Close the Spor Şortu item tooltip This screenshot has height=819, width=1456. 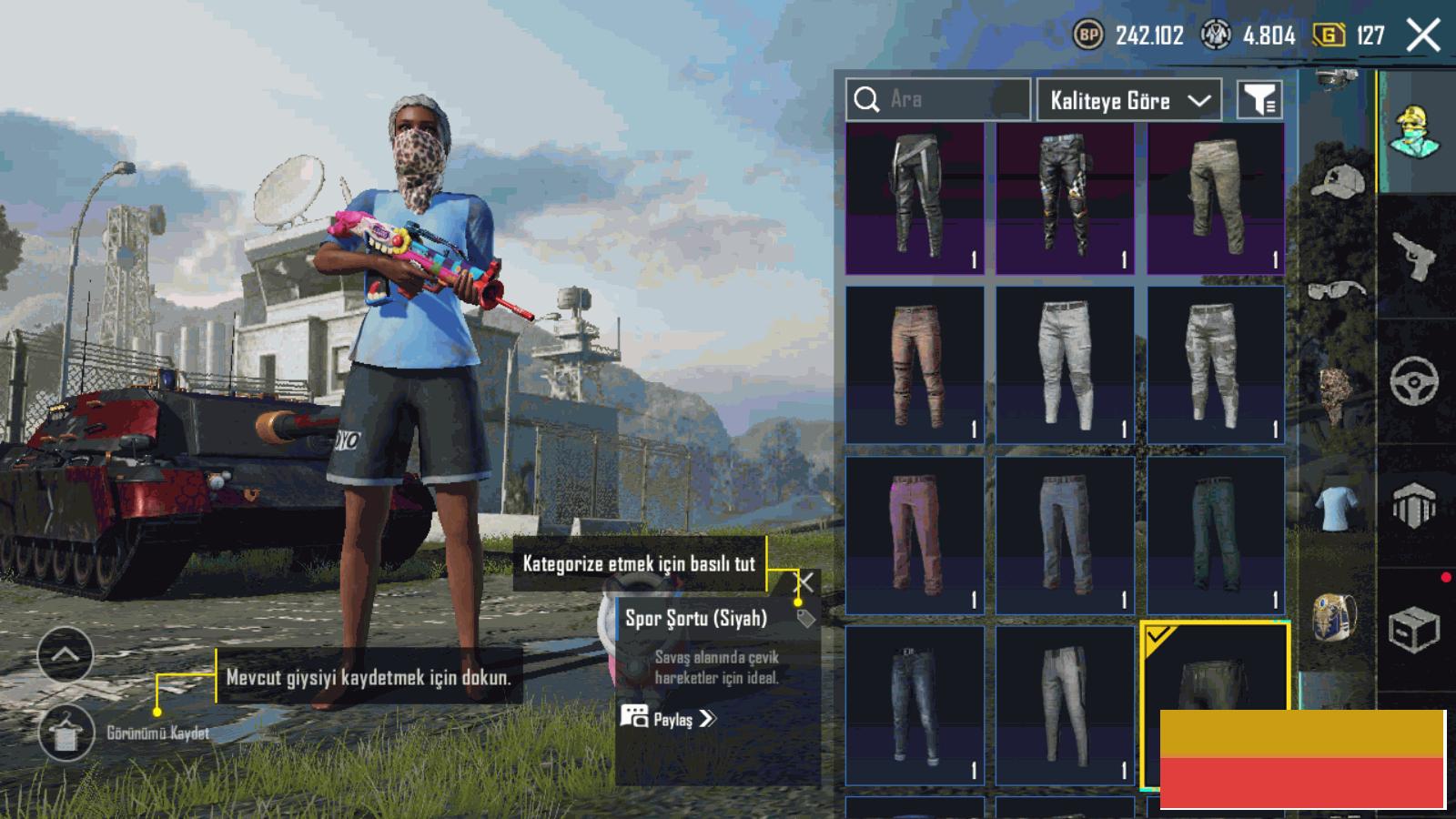(x=804, y=581)
